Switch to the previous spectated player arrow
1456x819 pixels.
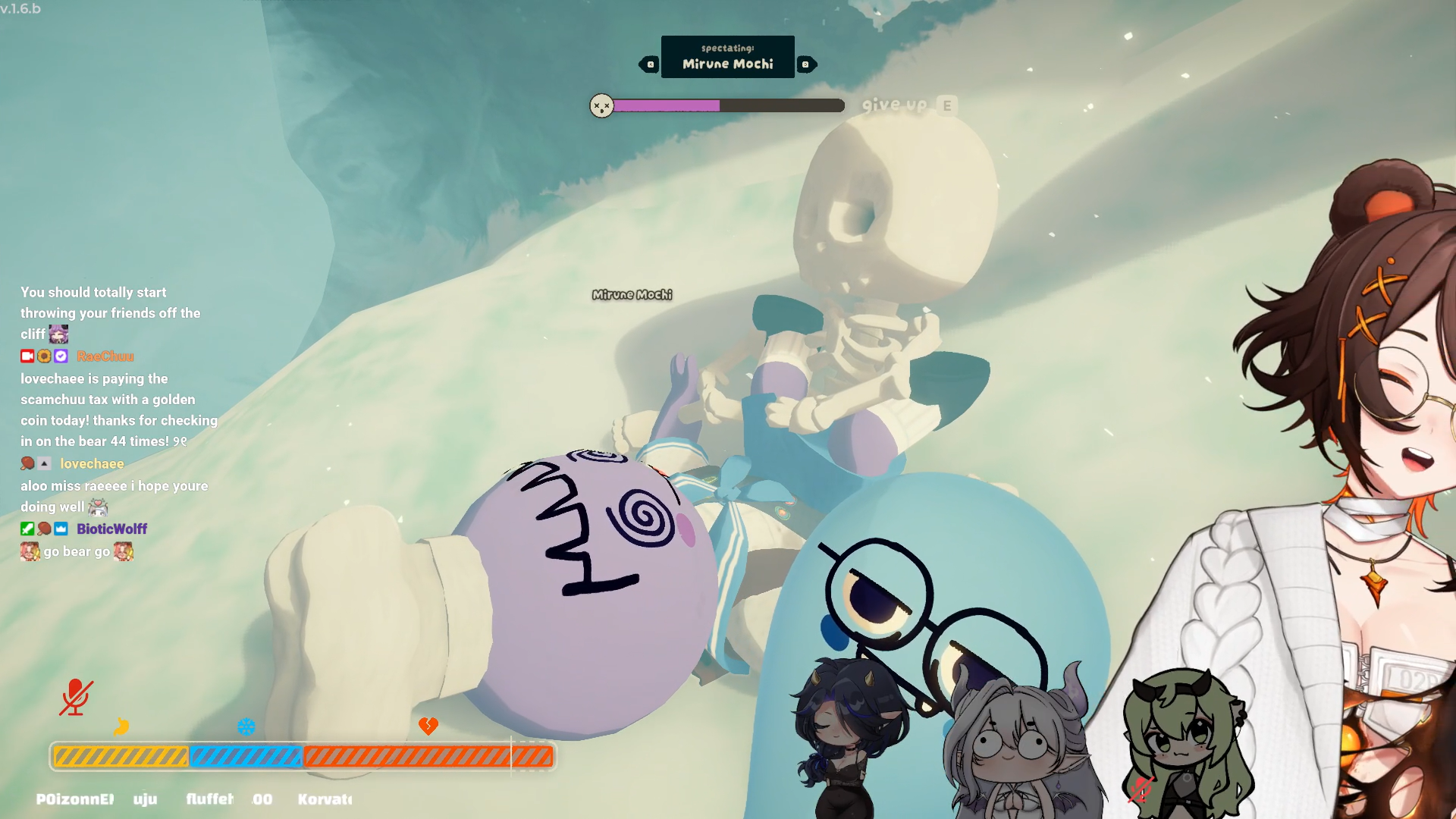pos(650,64)
